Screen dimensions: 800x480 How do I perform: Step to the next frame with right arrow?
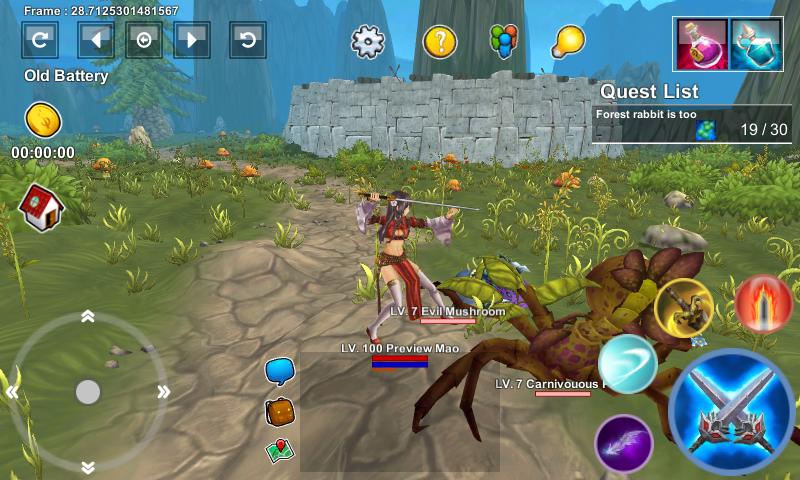192,40
